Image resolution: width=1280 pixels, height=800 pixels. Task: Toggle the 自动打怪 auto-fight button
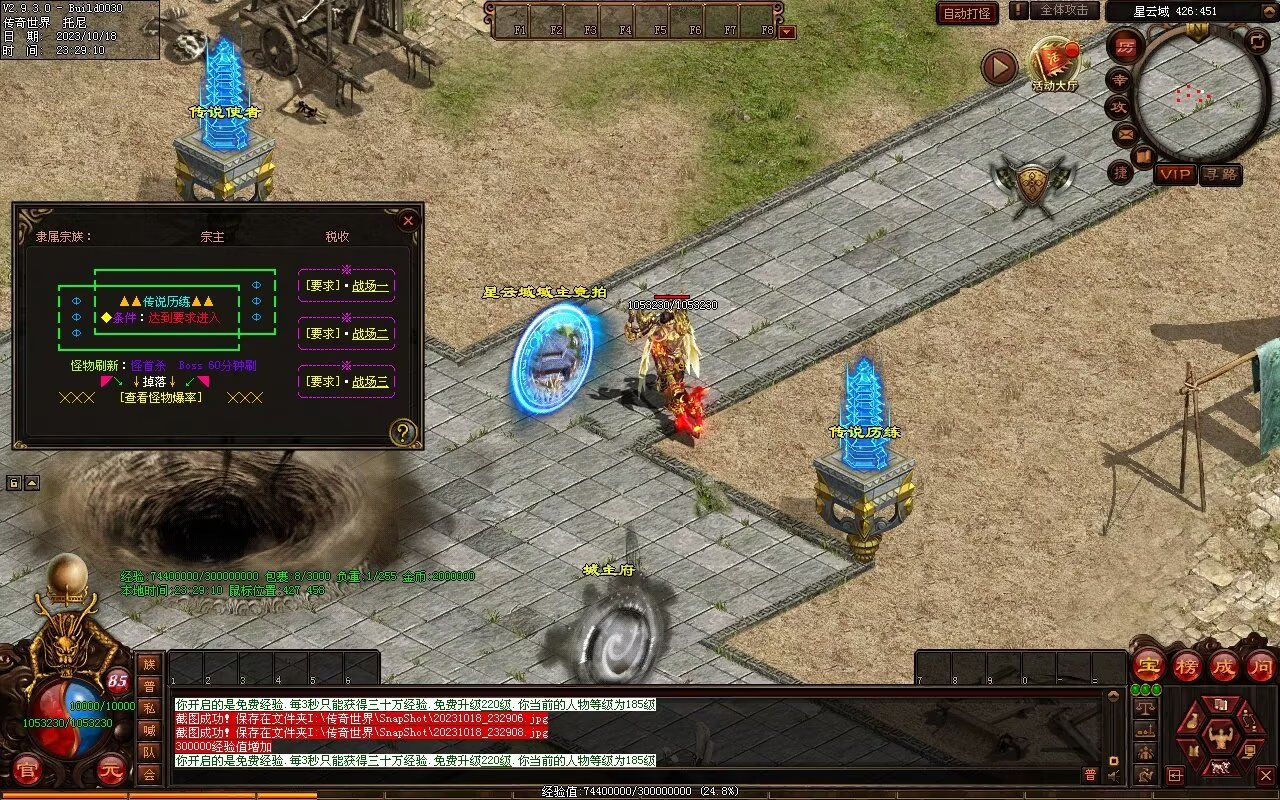[x=967, y=14]
